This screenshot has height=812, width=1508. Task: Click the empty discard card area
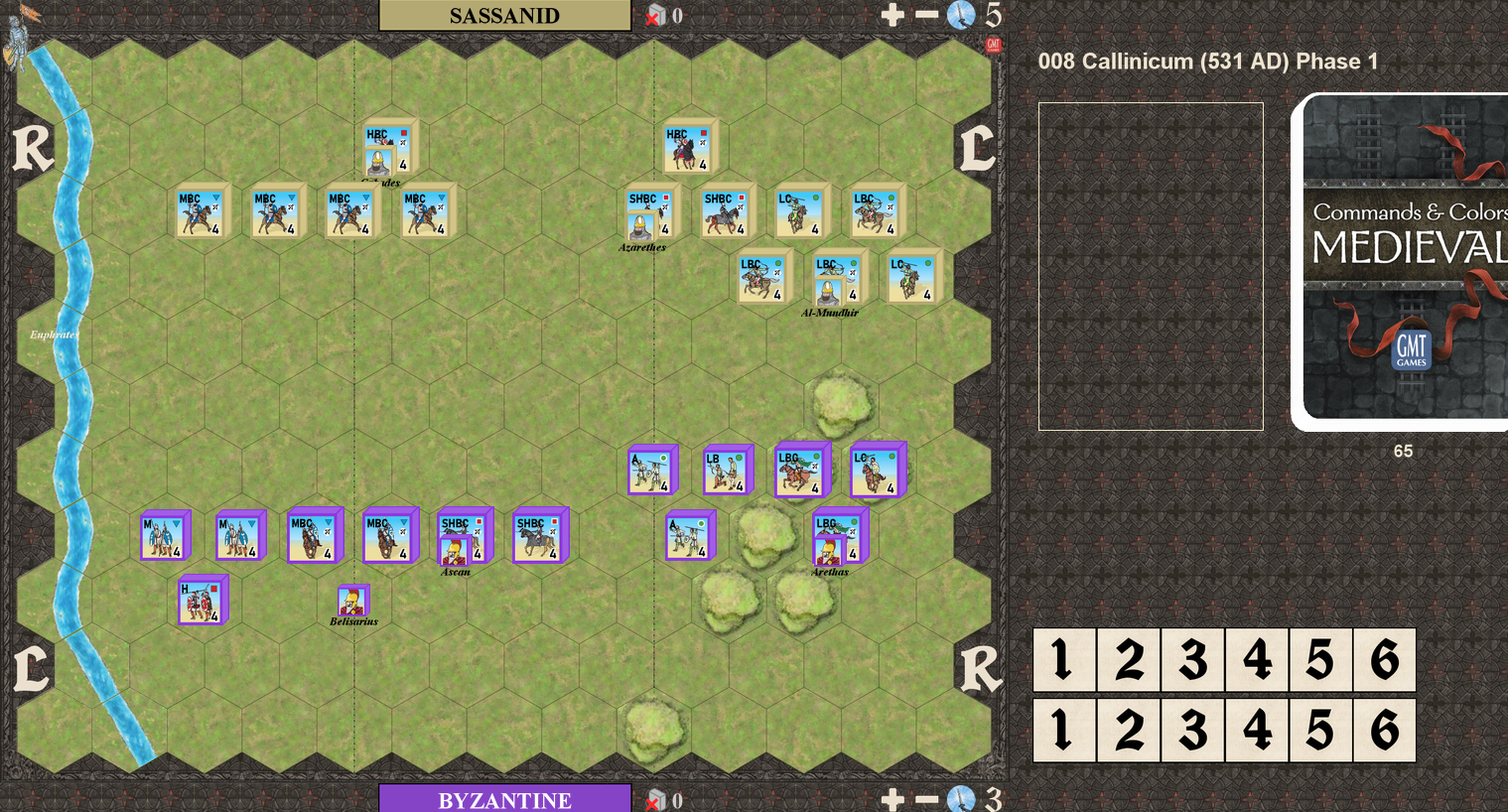tap(1151, 266)
